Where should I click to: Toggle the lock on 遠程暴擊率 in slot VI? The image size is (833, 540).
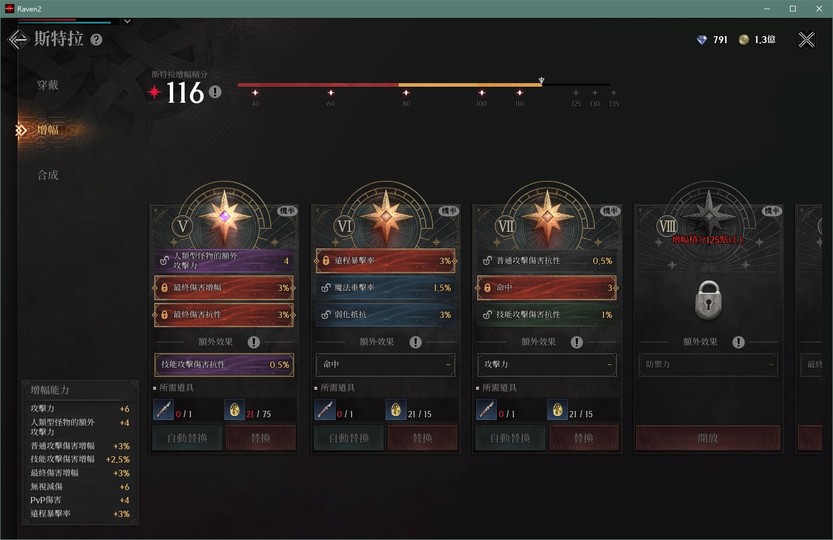tap(327, 261)
